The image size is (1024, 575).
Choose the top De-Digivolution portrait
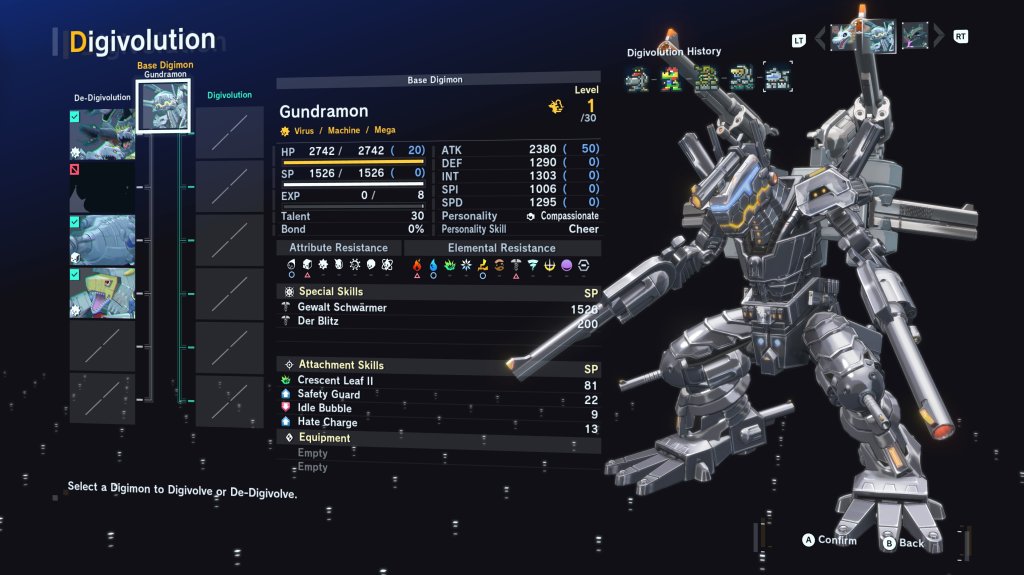[x=102, y=134]
